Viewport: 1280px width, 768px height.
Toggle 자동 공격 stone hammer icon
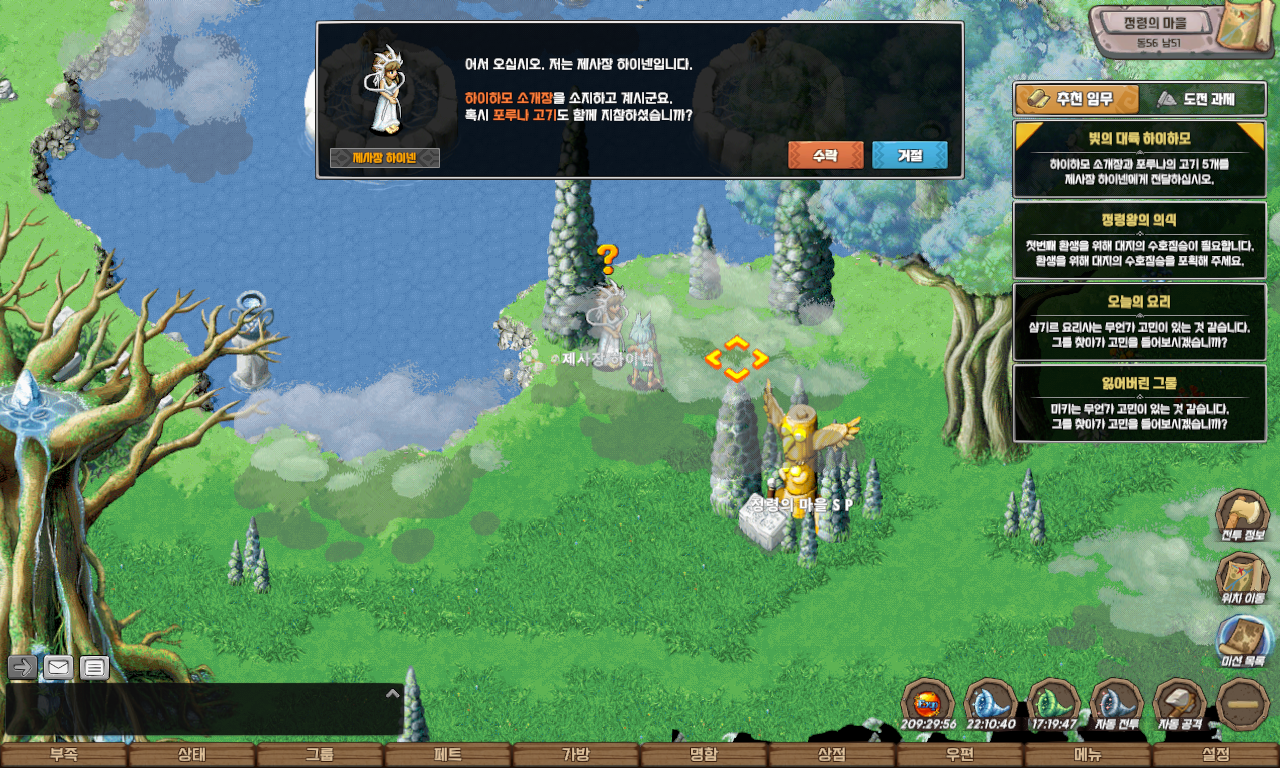tap(1179, 704)
